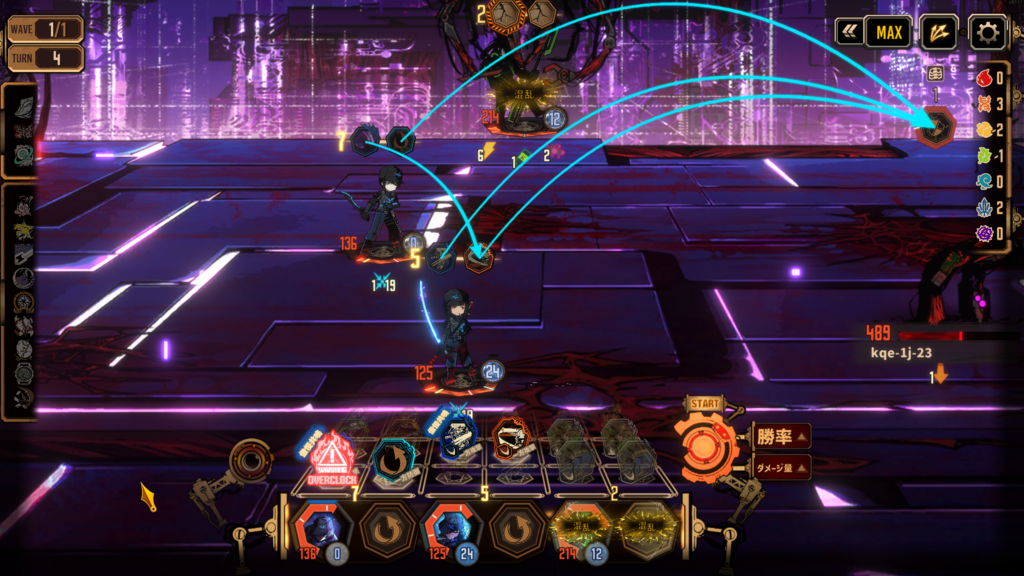The height and width of the screenshot is (576, 1024).
Task: Open the round dial on left of skill panel
Action: 248,462
